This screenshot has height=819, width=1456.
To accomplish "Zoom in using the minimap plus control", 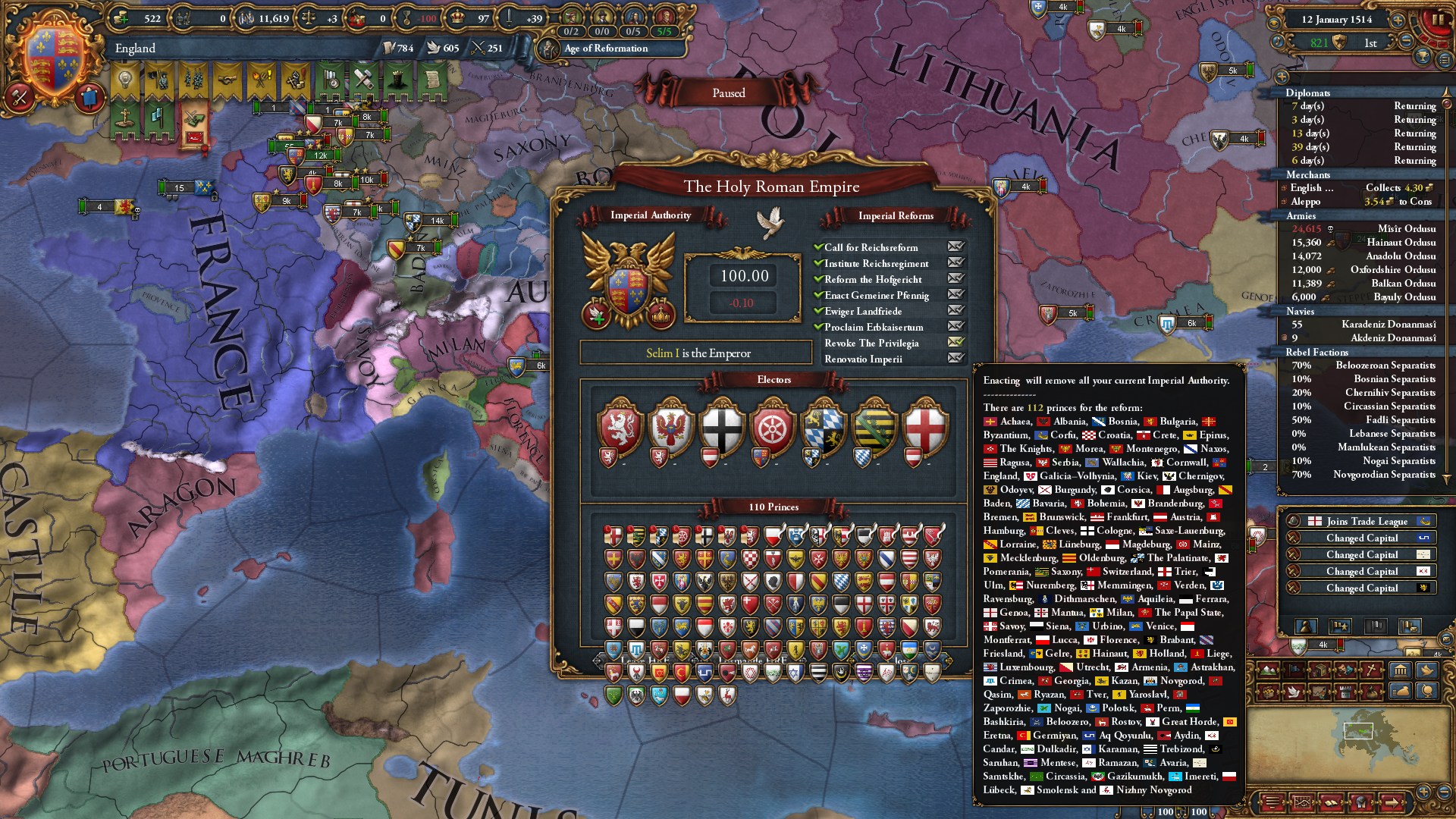I will tap(1423, 791).
